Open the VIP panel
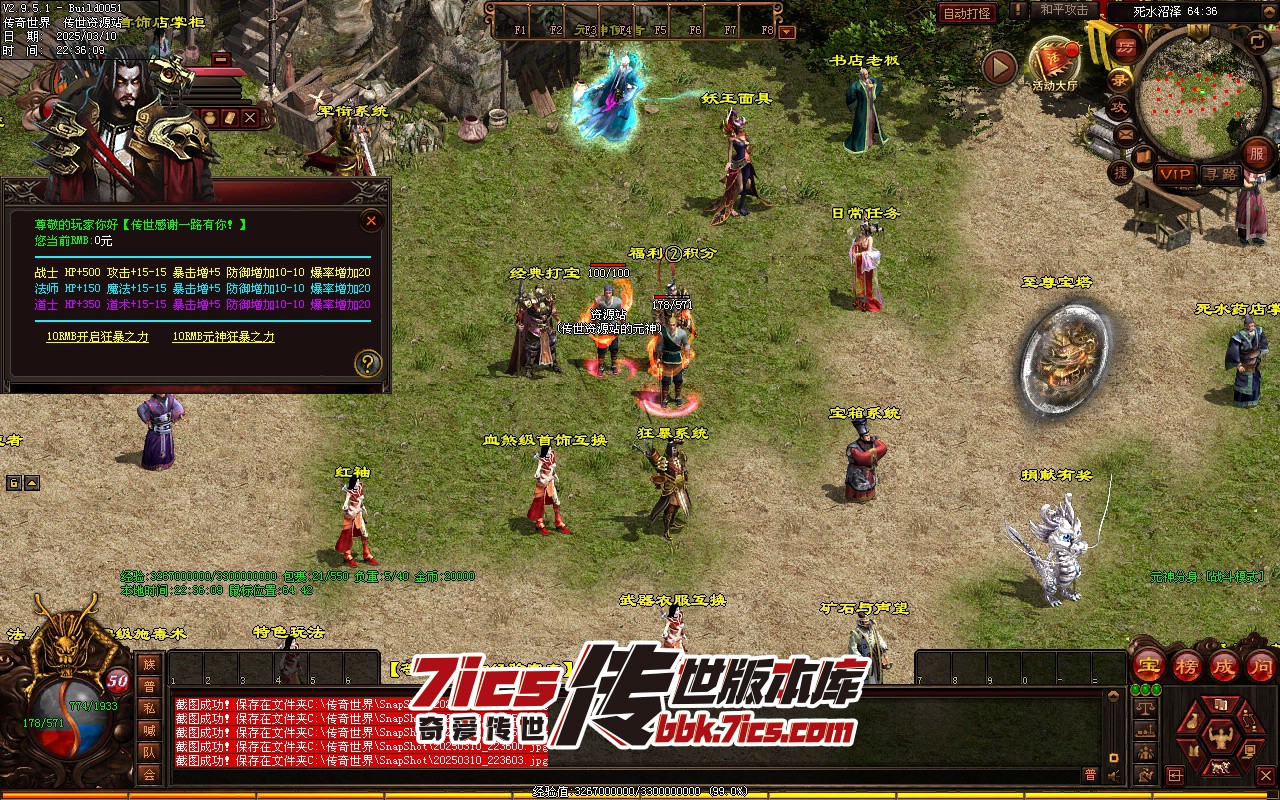Screen dimensions: 1280x800 pyautogui.click(x=1175, y=174)
